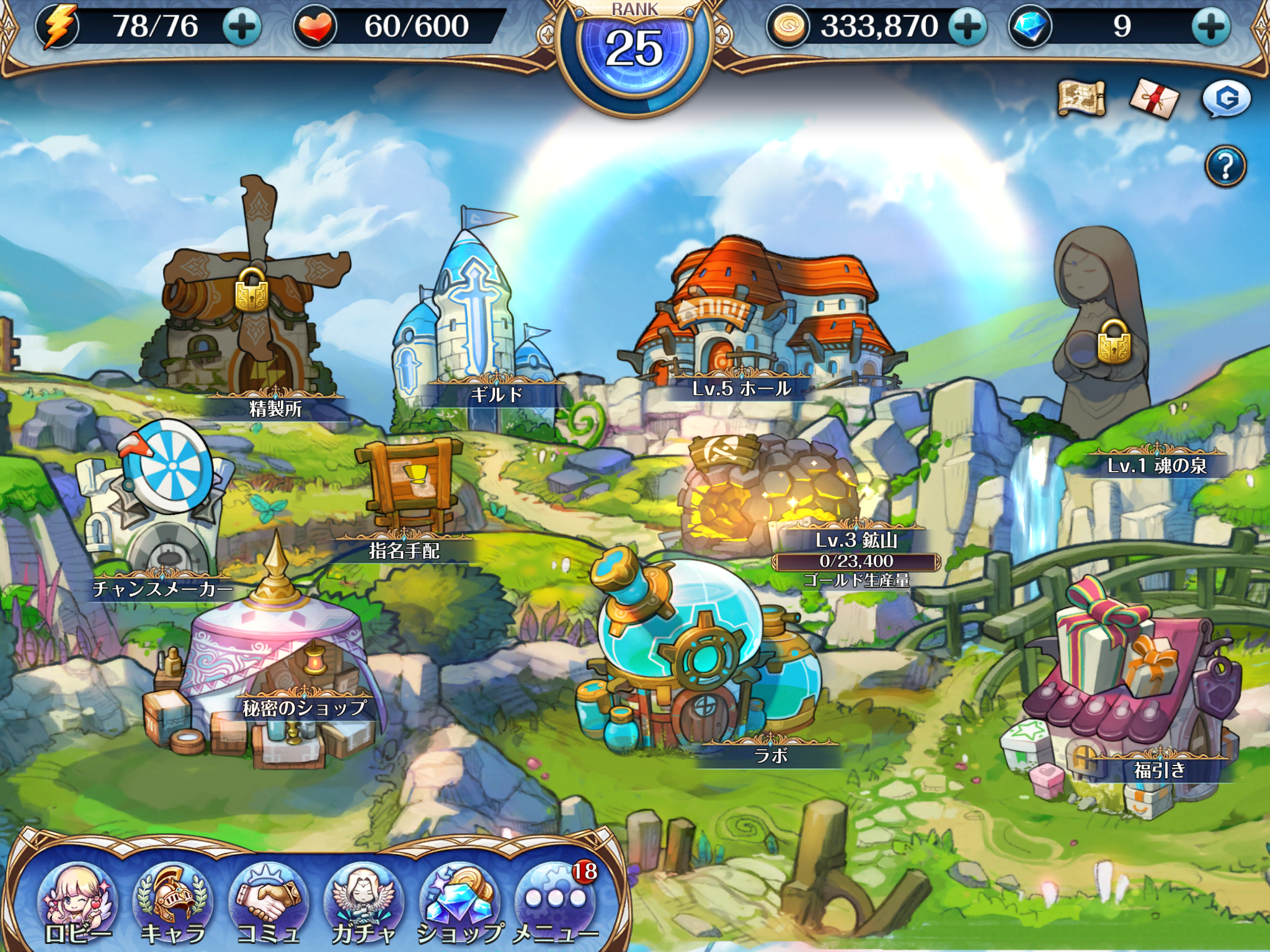Open the mail envelope icon
Screen dimensions: 1270x952
(x=1154, y=99)
